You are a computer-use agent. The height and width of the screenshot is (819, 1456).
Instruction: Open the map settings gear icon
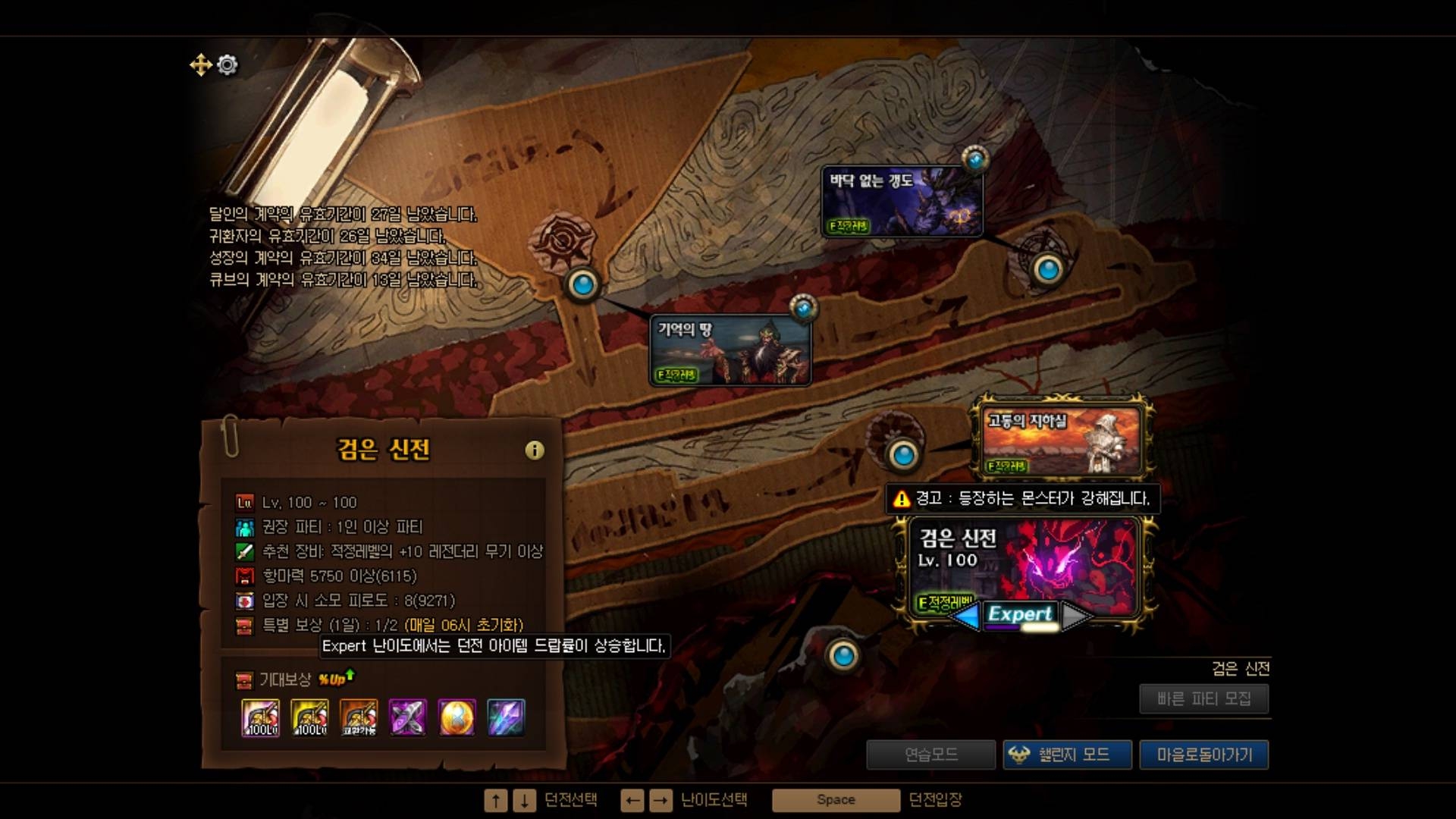pos(226,65)
